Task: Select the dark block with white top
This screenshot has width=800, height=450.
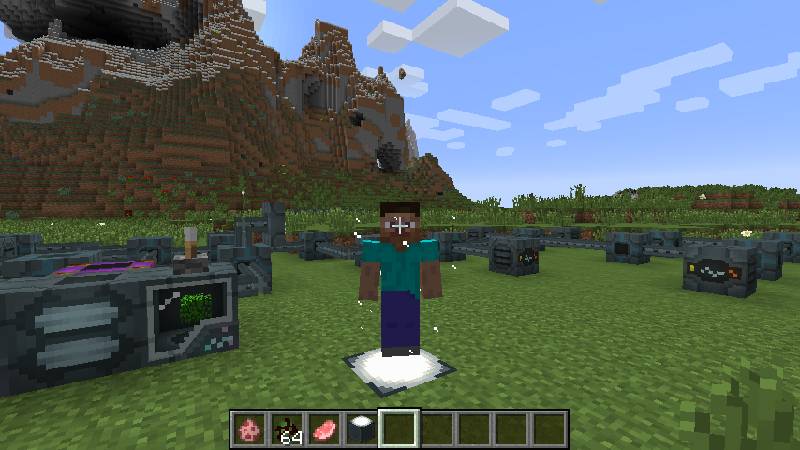Action: click(361, 429)
